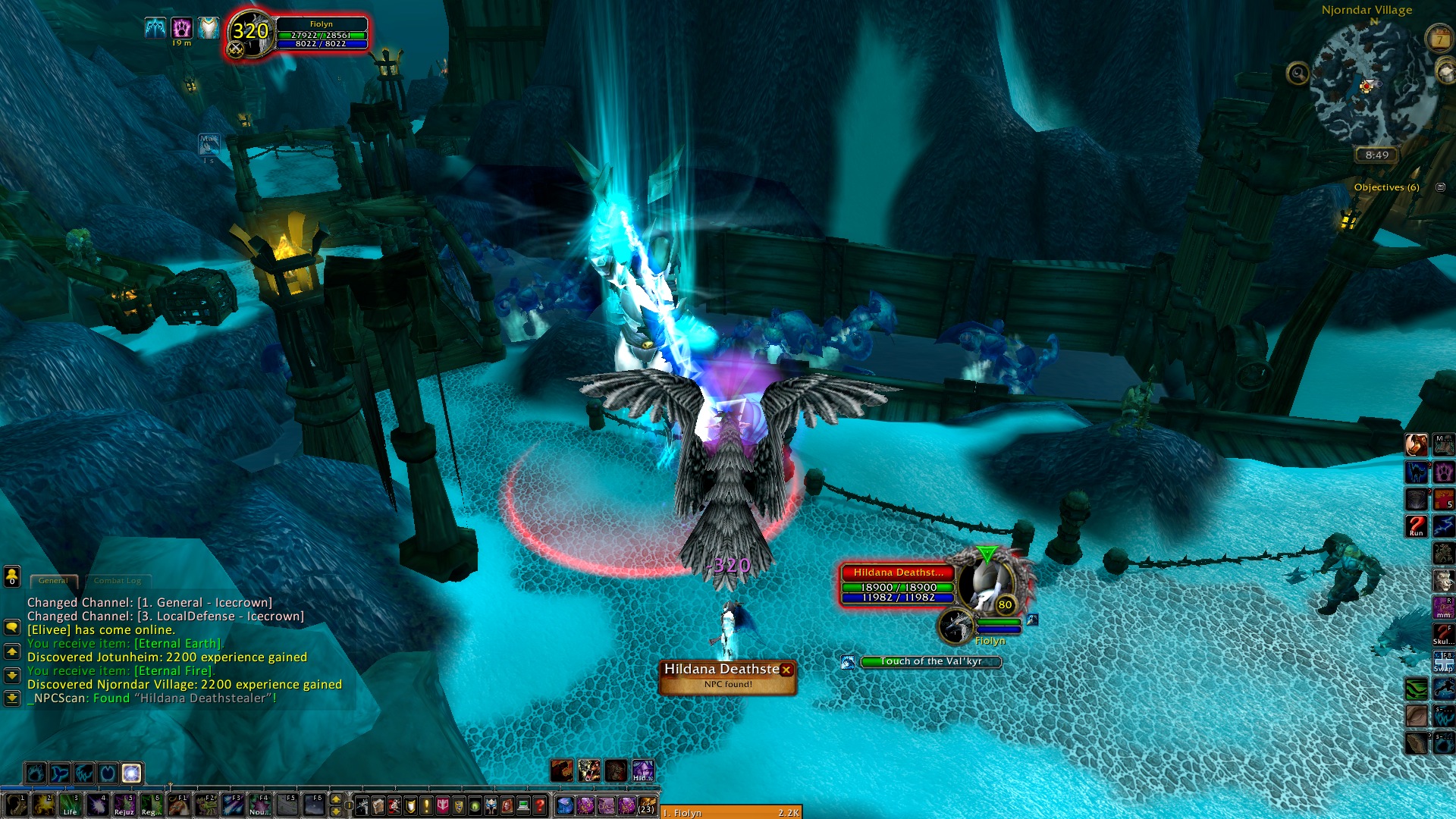Activate the Rejuz action button
The width and height of the screenshot is (1456, 819).
[124, 805]
